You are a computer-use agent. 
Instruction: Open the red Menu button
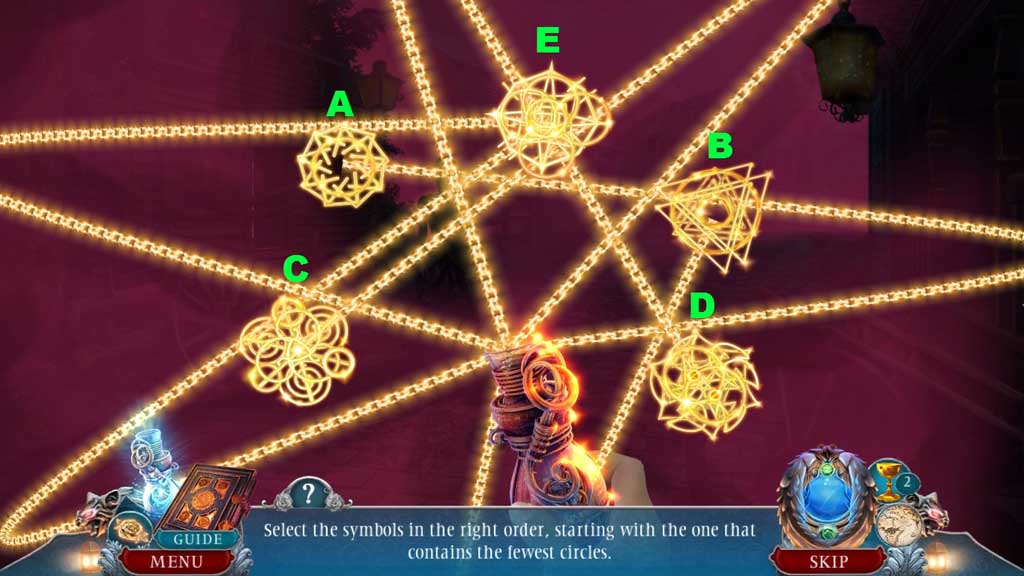pos(176,561)
